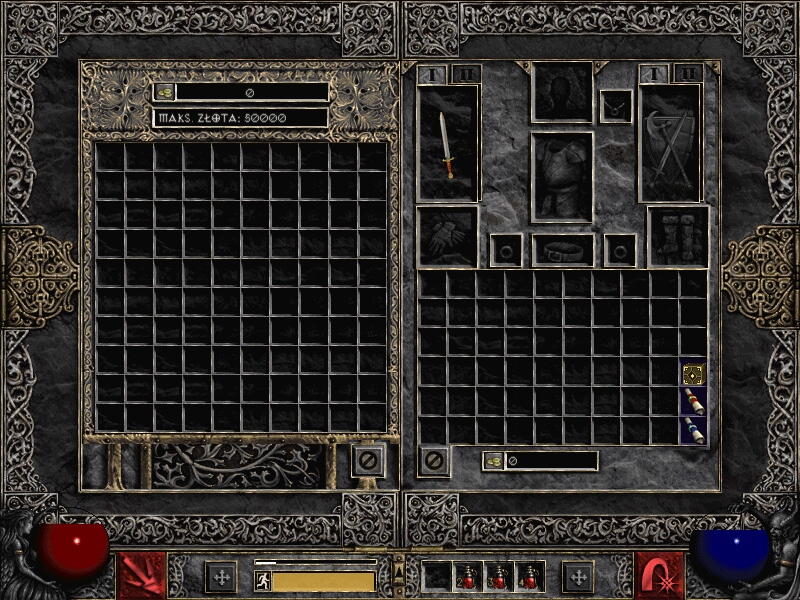Open the right skill selector with red arc icon
The height and width of the screenshot is (600, 800).
[660, 575]
